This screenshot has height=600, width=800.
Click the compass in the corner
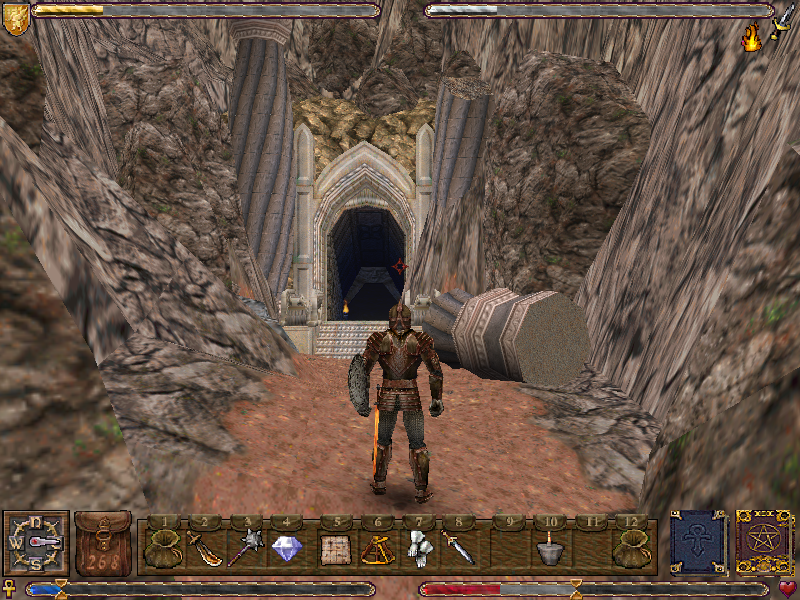coord(37,543)
